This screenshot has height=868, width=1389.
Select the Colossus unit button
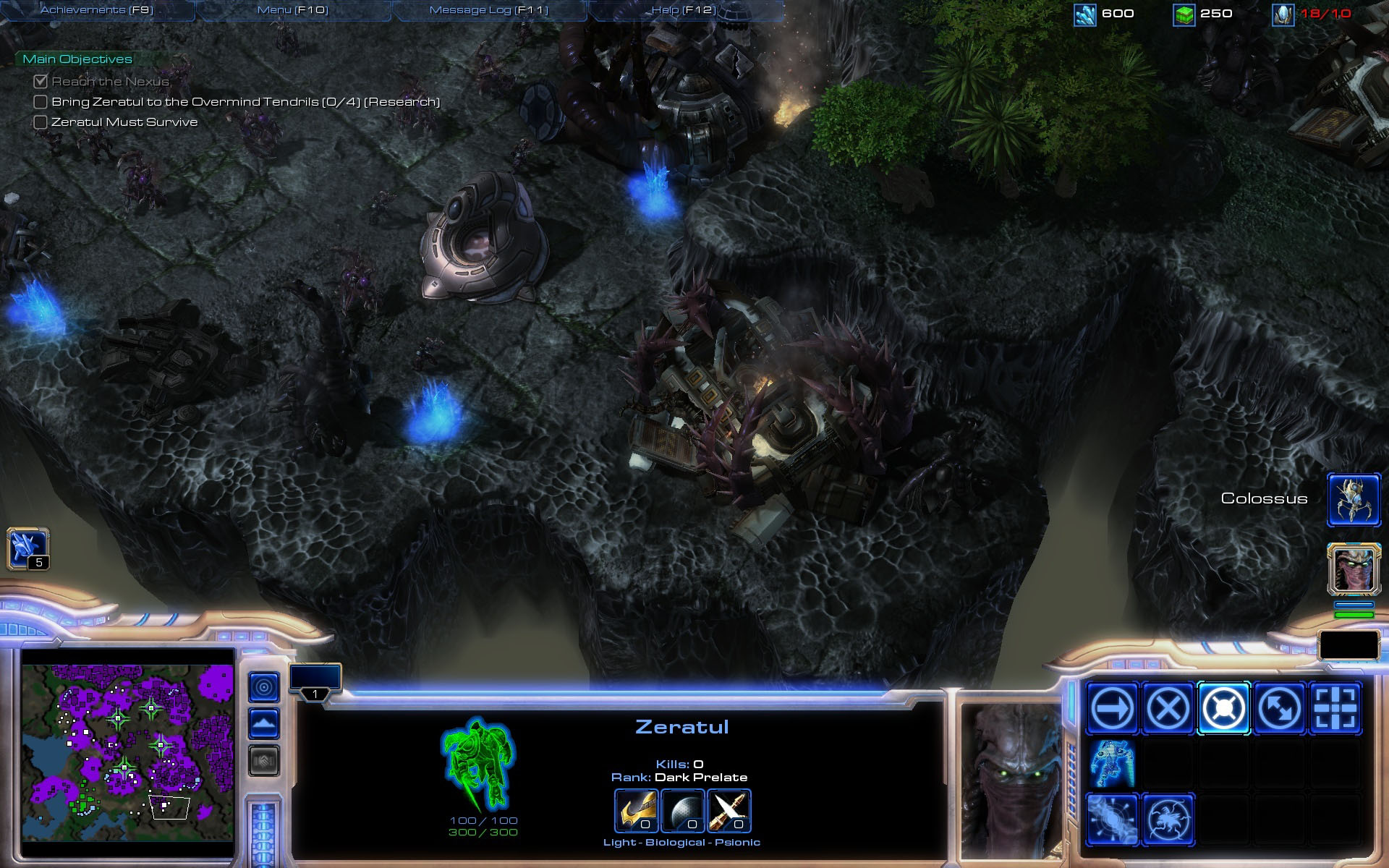(1354, 499)
